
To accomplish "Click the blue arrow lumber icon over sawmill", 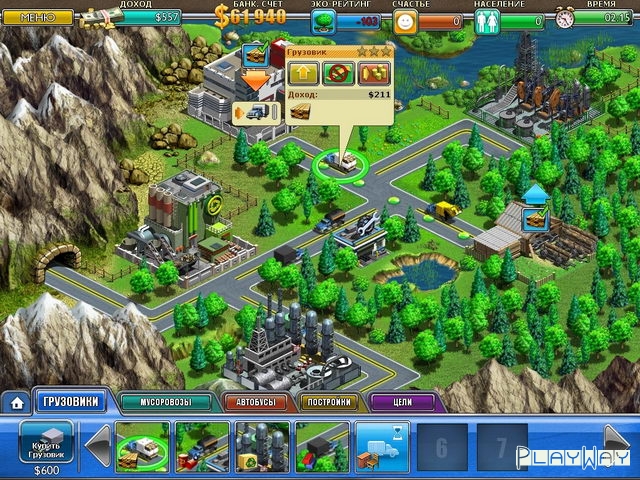I will coord(536,203).
